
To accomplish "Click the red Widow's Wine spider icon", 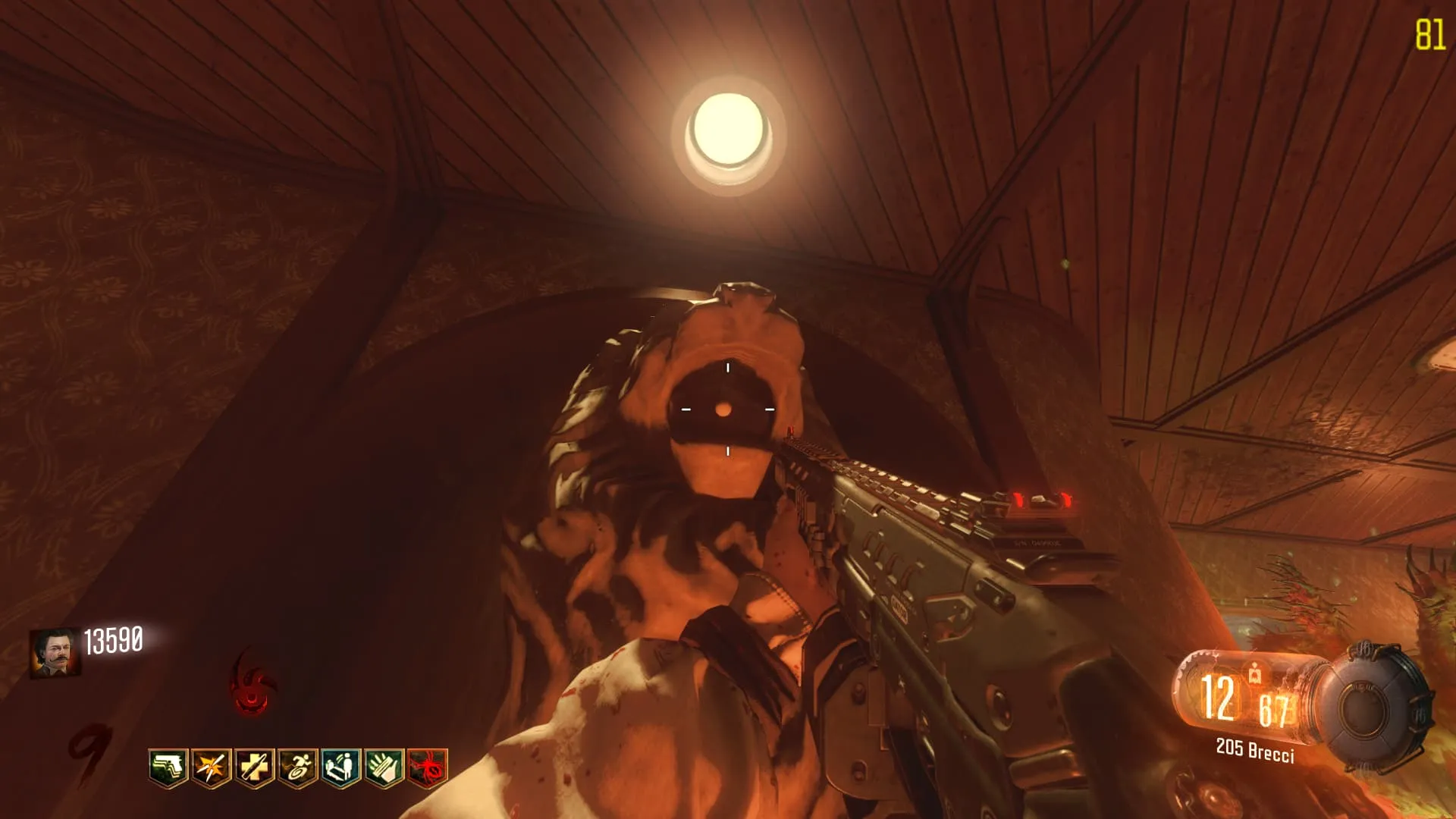I will coord(428,768).
